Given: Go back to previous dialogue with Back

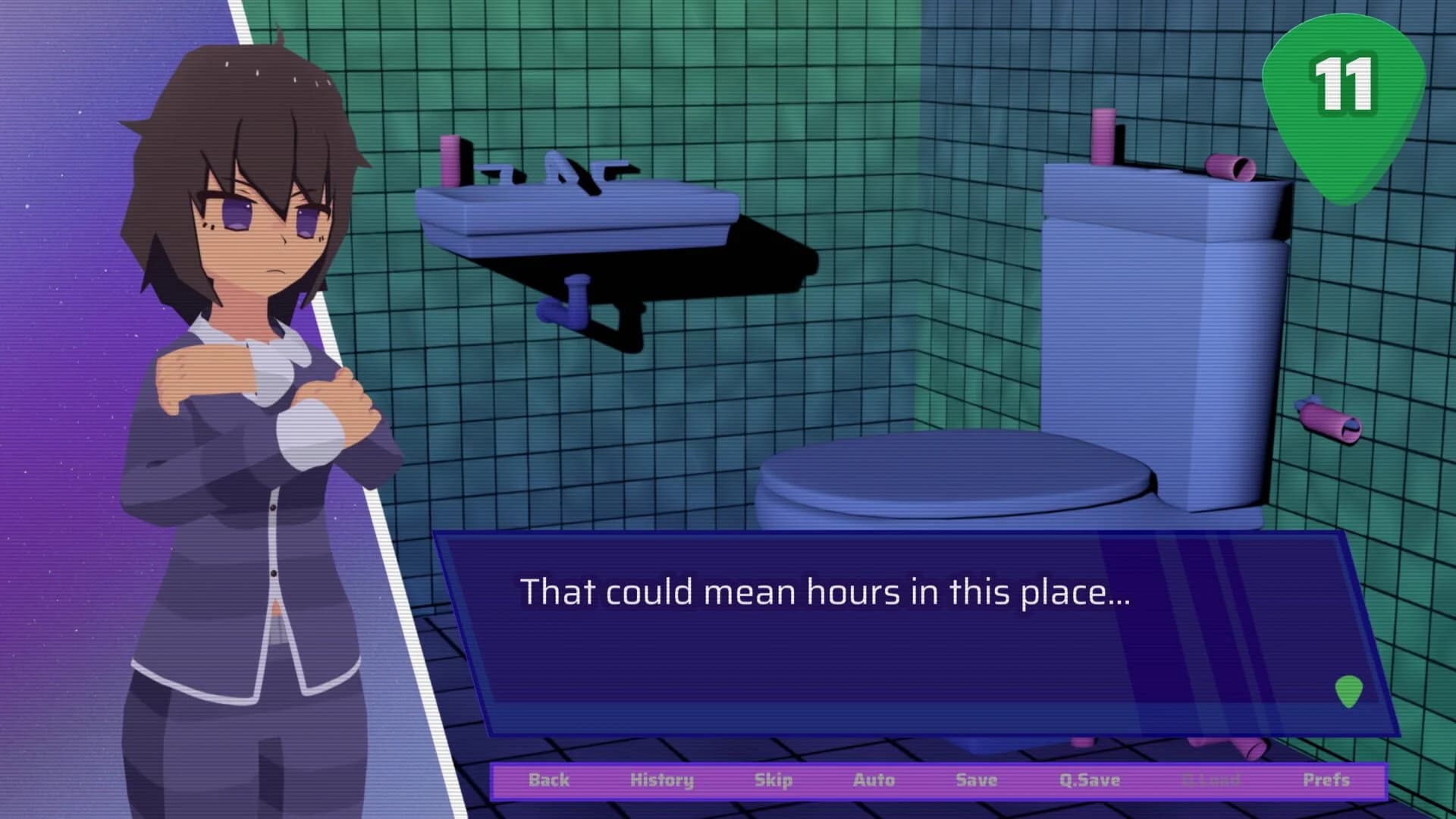Looking at the screenshot, I should coord(551,780).
